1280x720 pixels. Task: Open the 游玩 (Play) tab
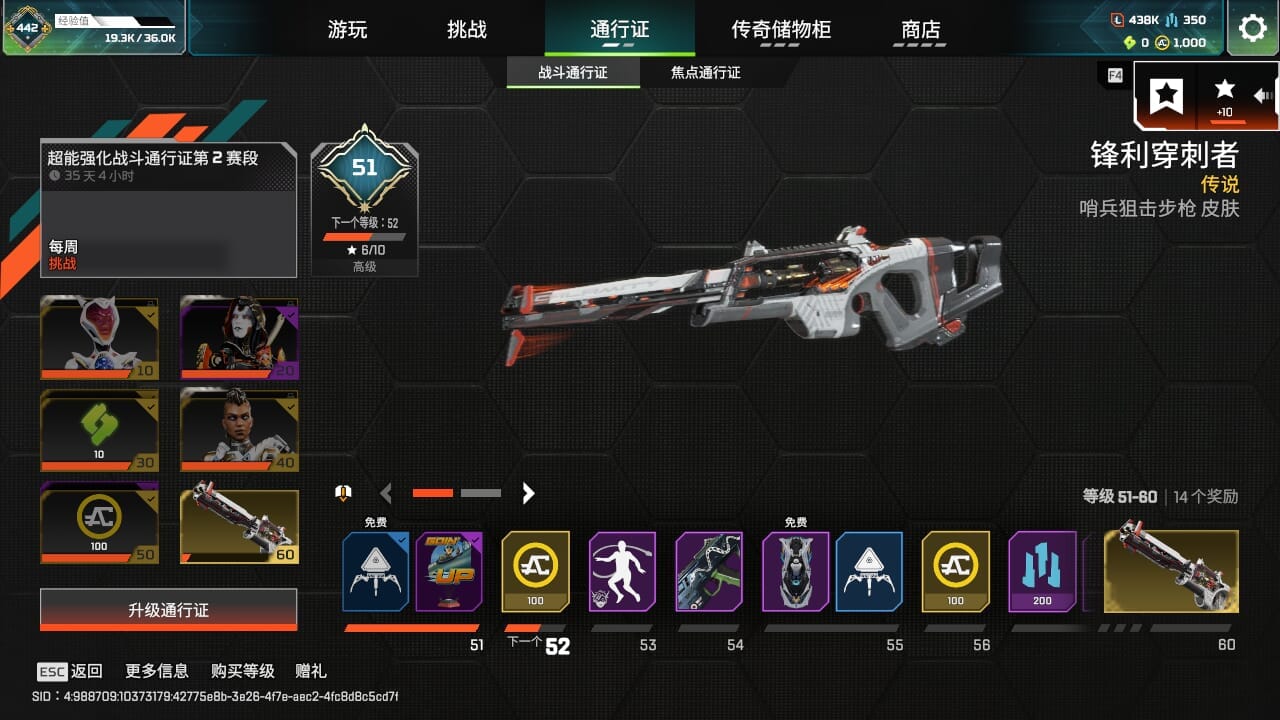(348, 30)
